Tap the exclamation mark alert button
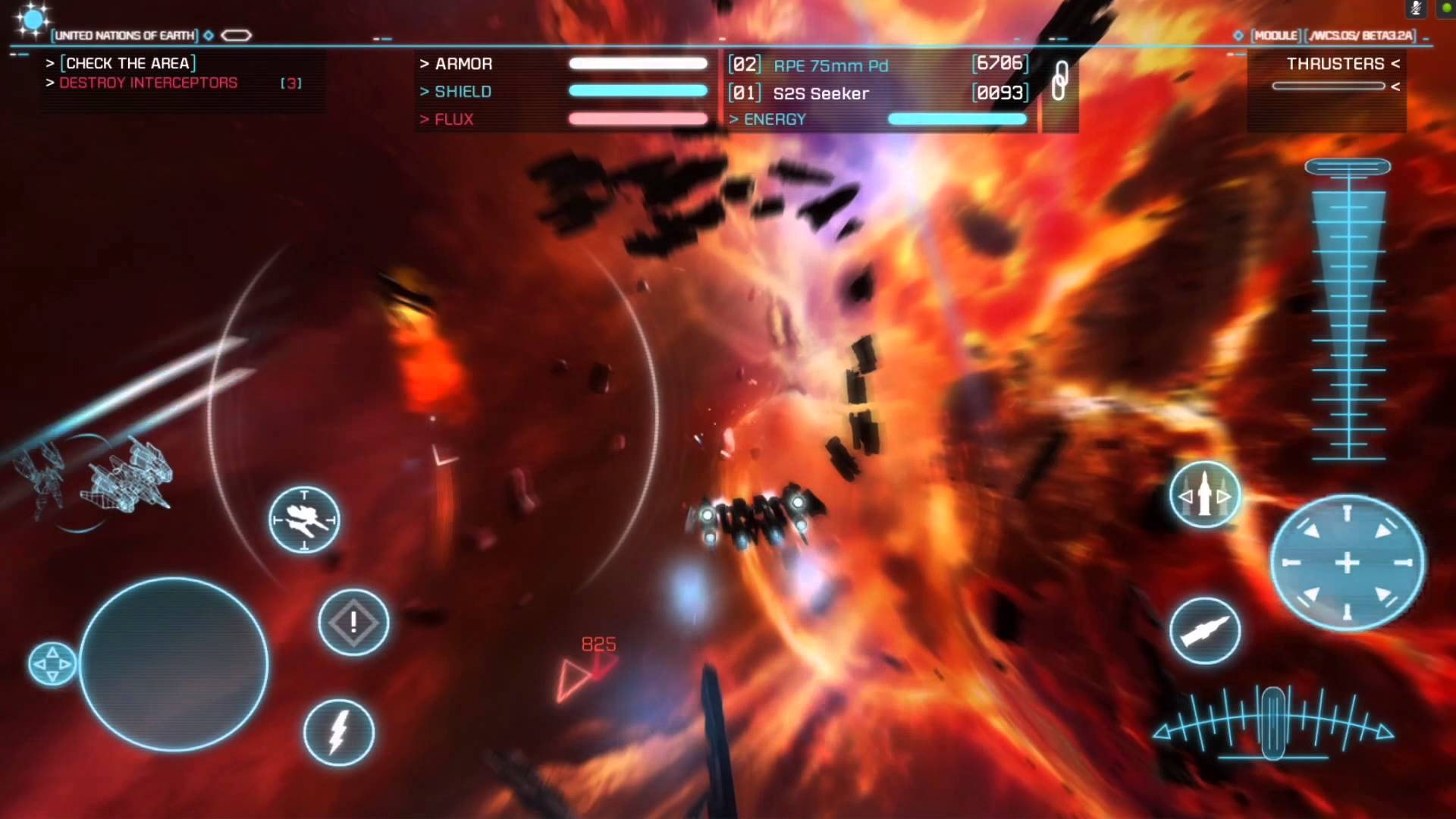The width and height of the screenshot is (1456, 819). click(353, 623)
